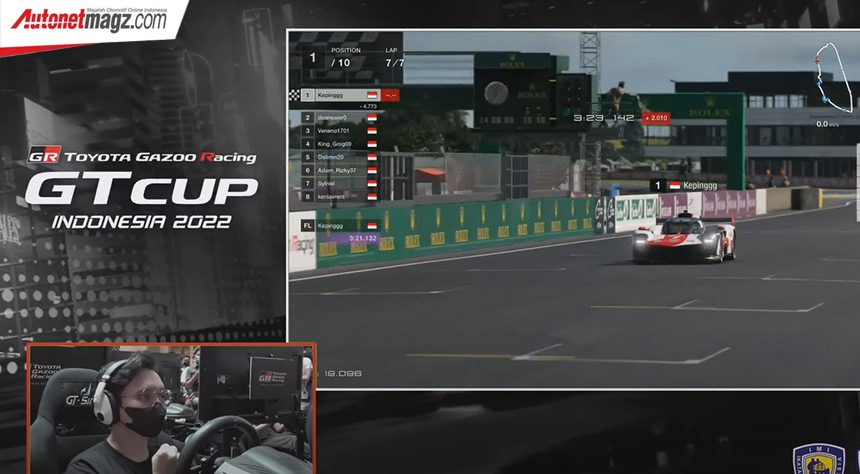Image resolution: width=860 pixels, height=474 pixels.
Task: Select the eighth-place driver row
Action: pos(340,195)
